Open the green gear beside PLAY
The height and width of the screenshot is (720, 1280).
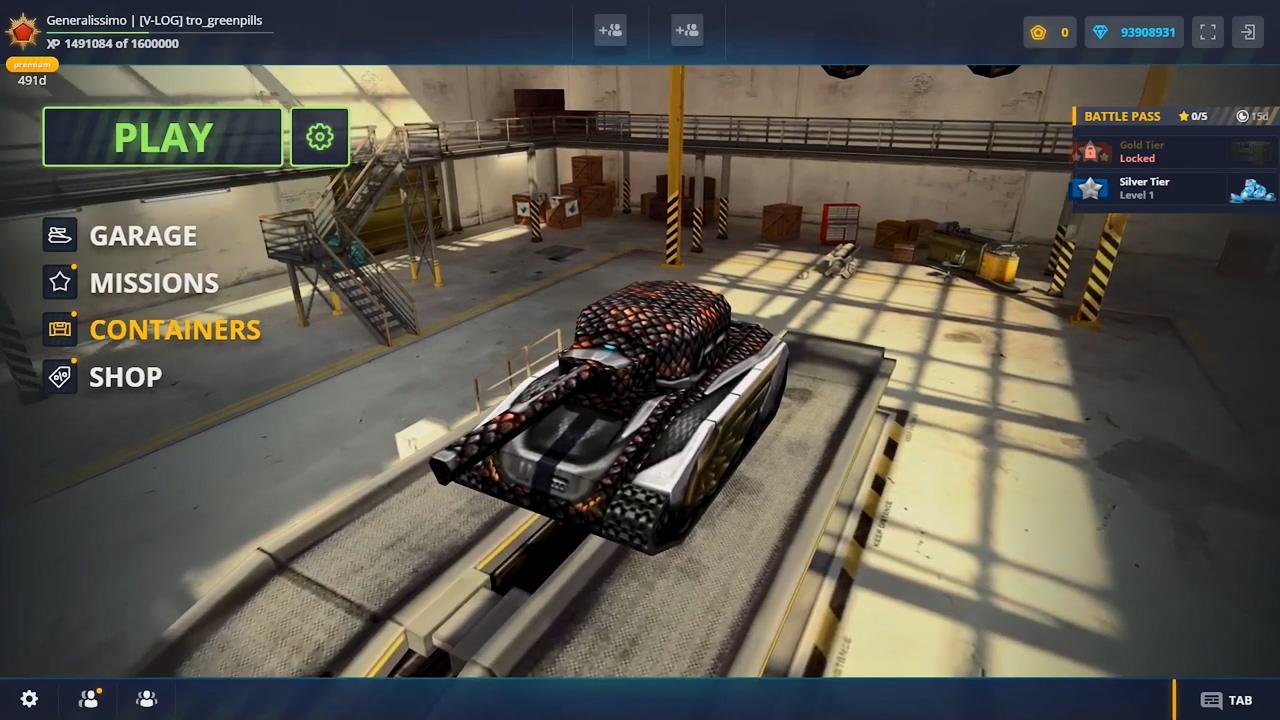[320, 137]
